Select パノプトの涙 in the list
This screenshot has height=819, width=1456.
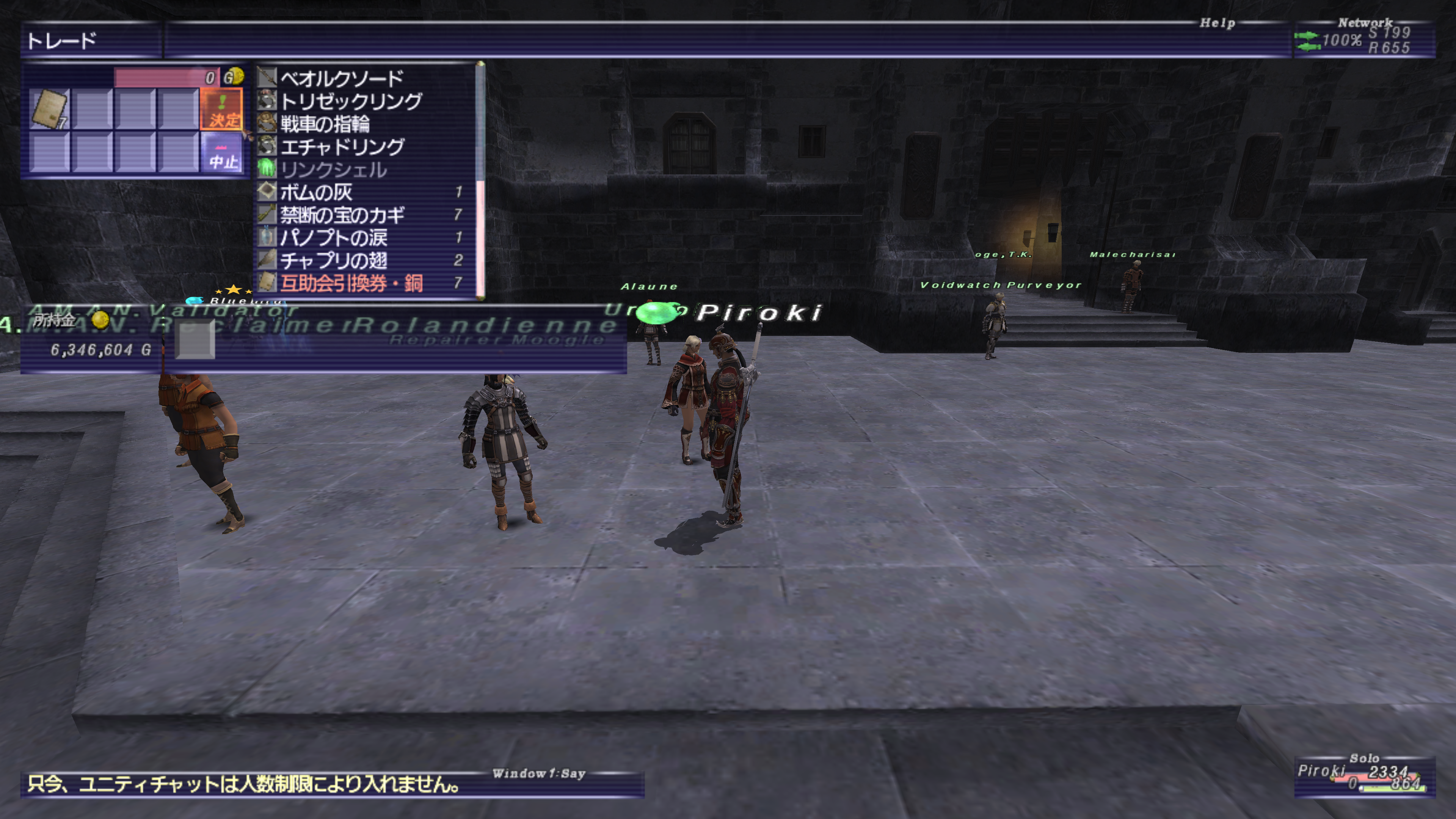(334, 237)
